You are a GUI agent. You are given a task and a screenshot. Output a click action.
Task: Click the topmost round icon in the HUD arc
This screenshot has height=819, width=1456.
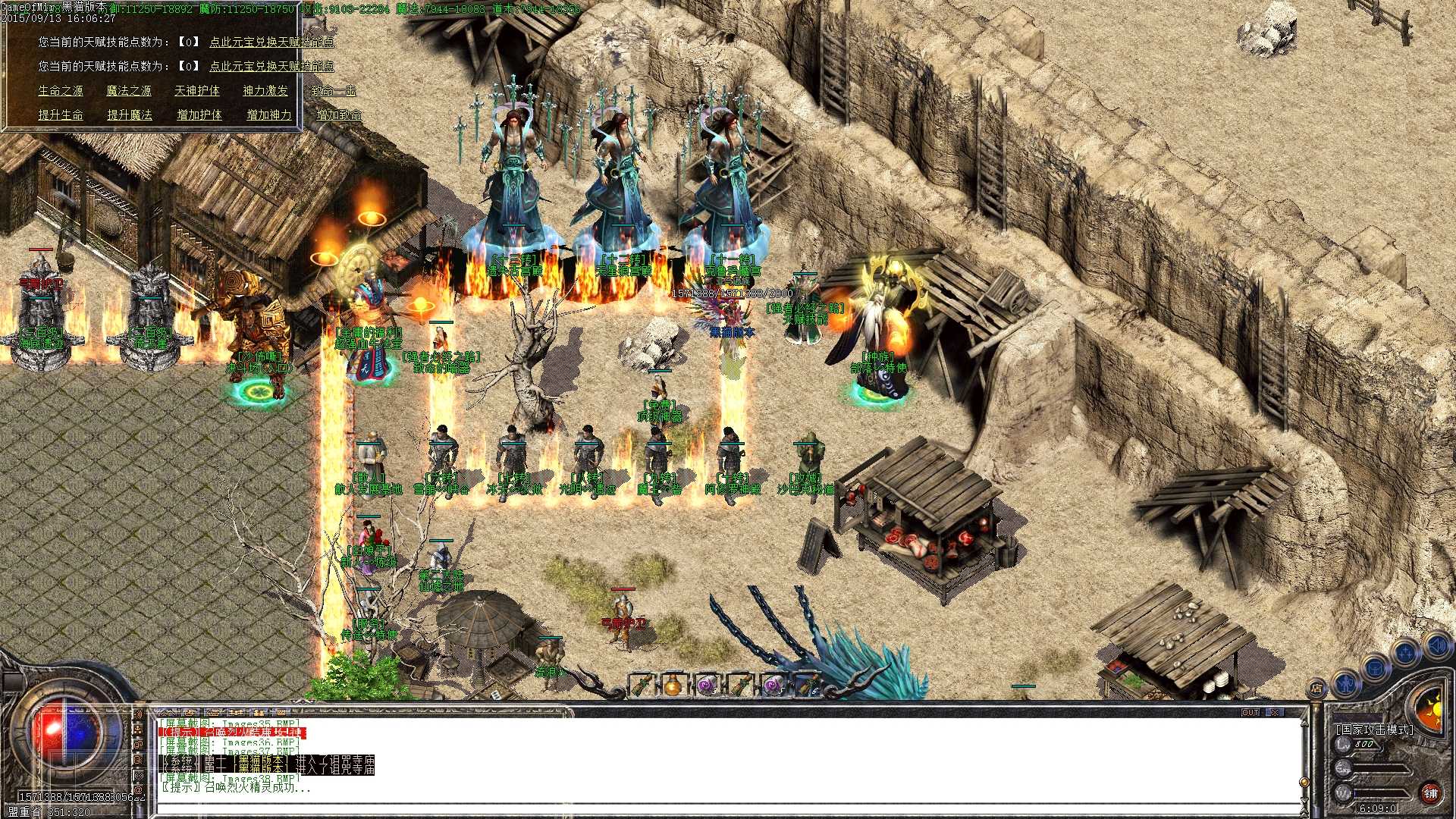click(1436, 645)
